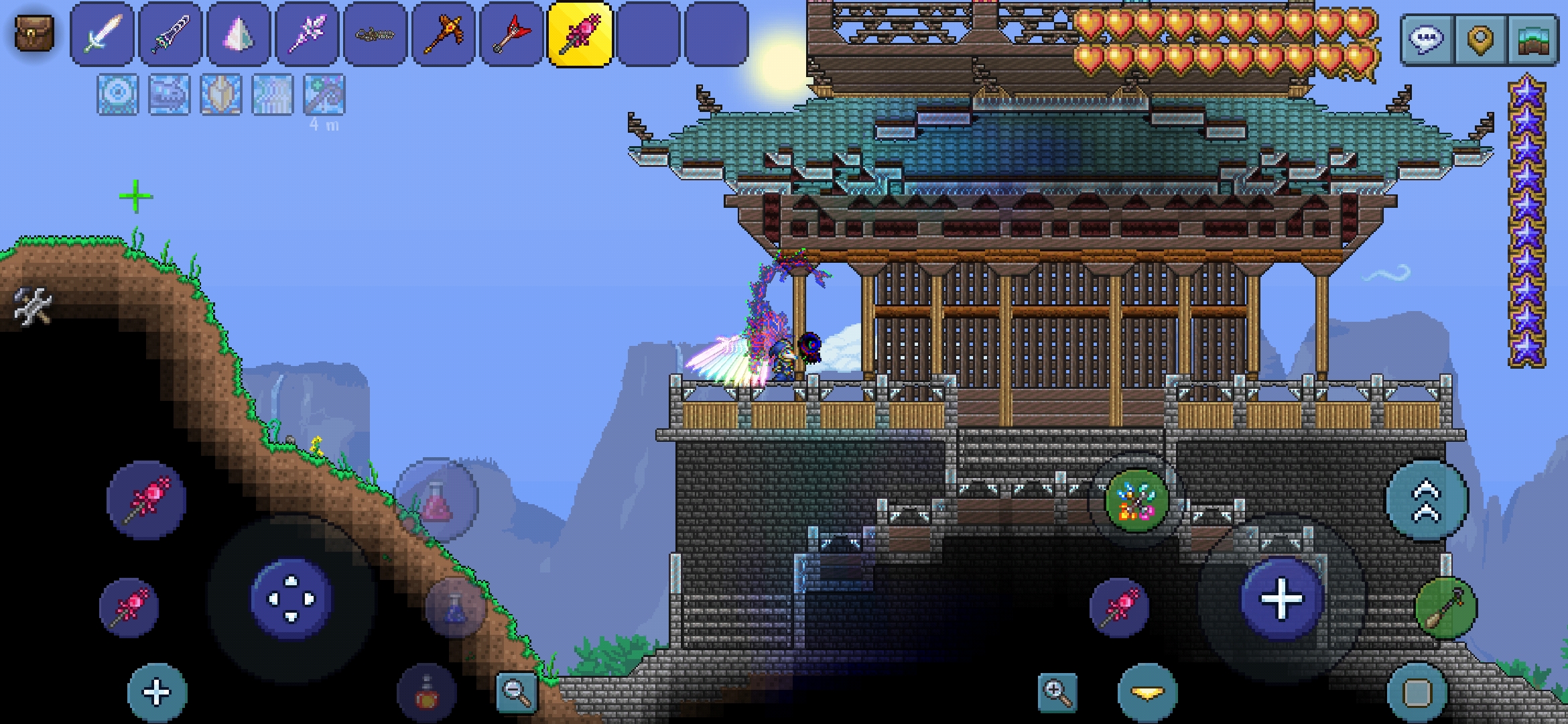The image size is (1568, 724).
Task: Tap the square interact button
Action: [x=1417, y=692]
